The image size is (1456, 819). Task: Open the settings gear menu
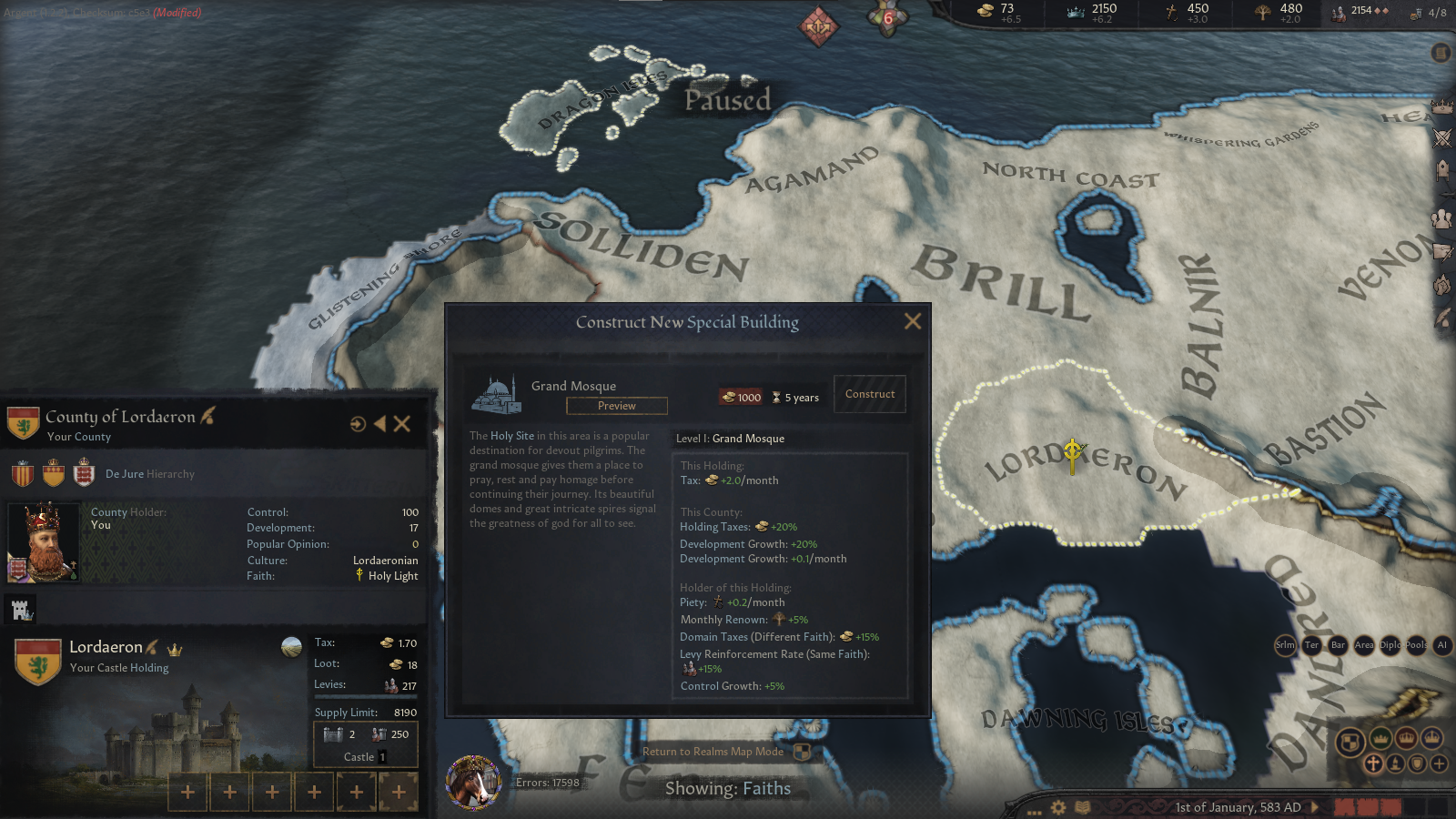click(x=1058, y=807)
